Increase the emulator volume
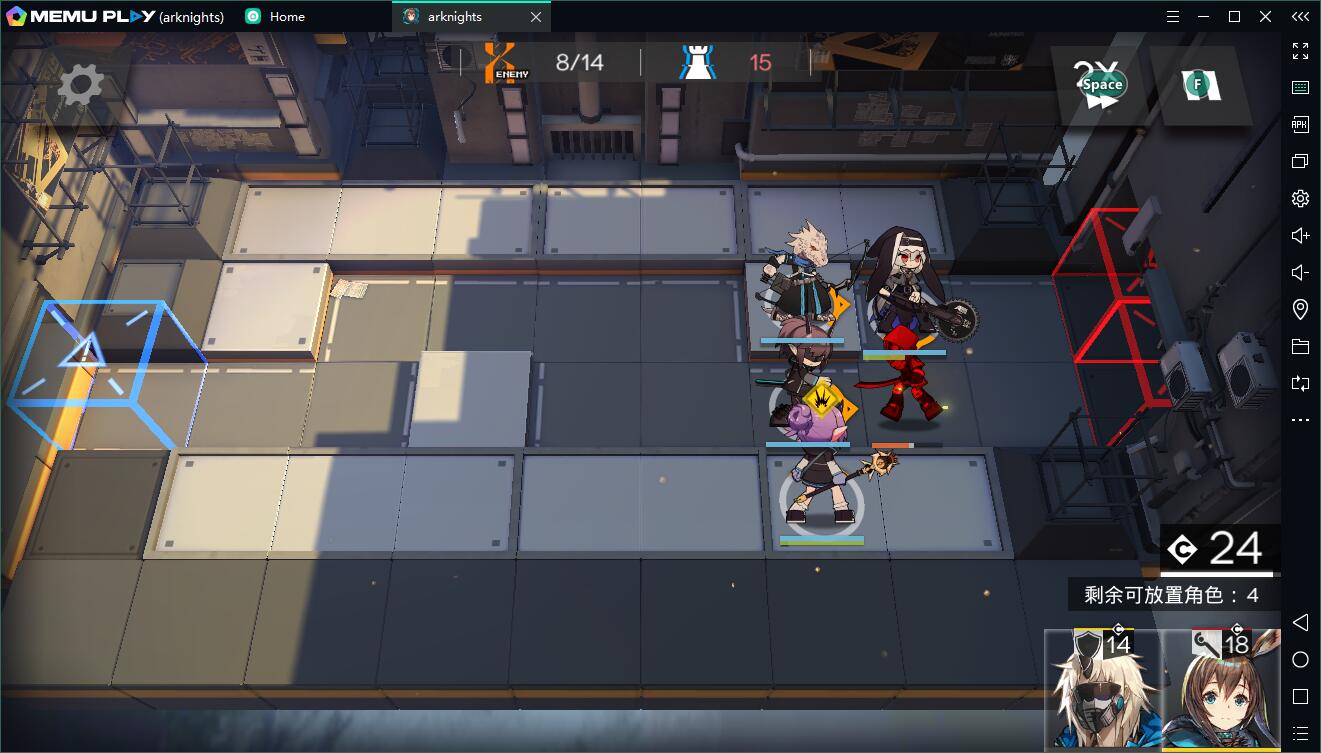Screen dimensions: 1321x753 (1300, 235)
